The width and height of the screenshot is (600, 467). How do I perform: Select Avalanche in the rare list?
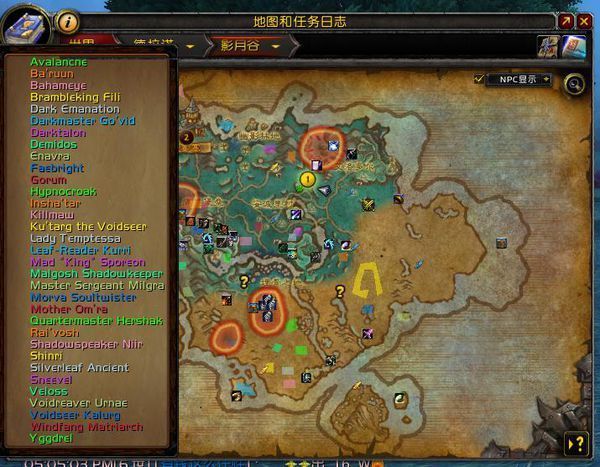[x=58, y=62]
